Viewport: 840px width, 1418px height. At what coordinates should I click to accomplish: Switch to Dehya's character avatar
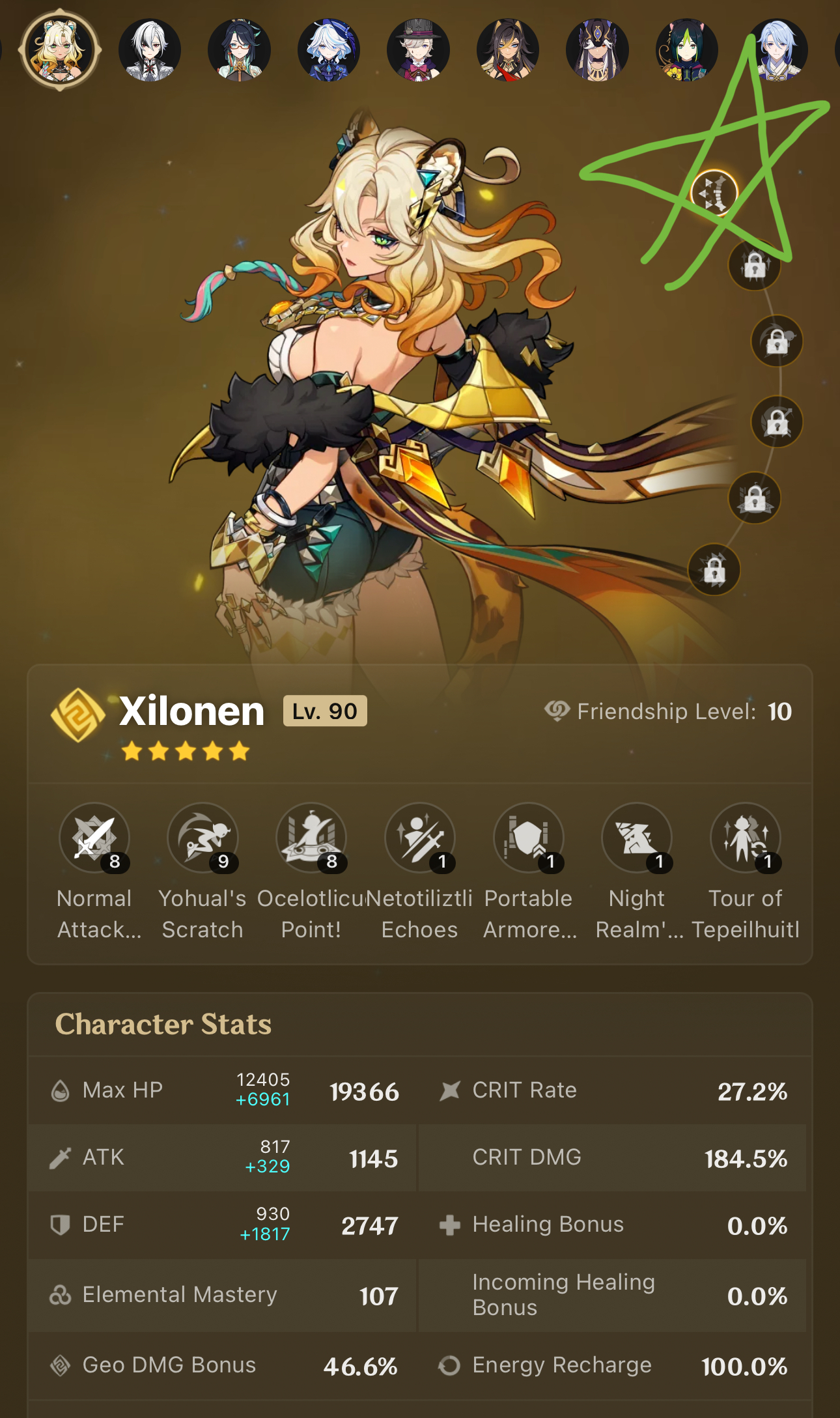tap(508, 50)
